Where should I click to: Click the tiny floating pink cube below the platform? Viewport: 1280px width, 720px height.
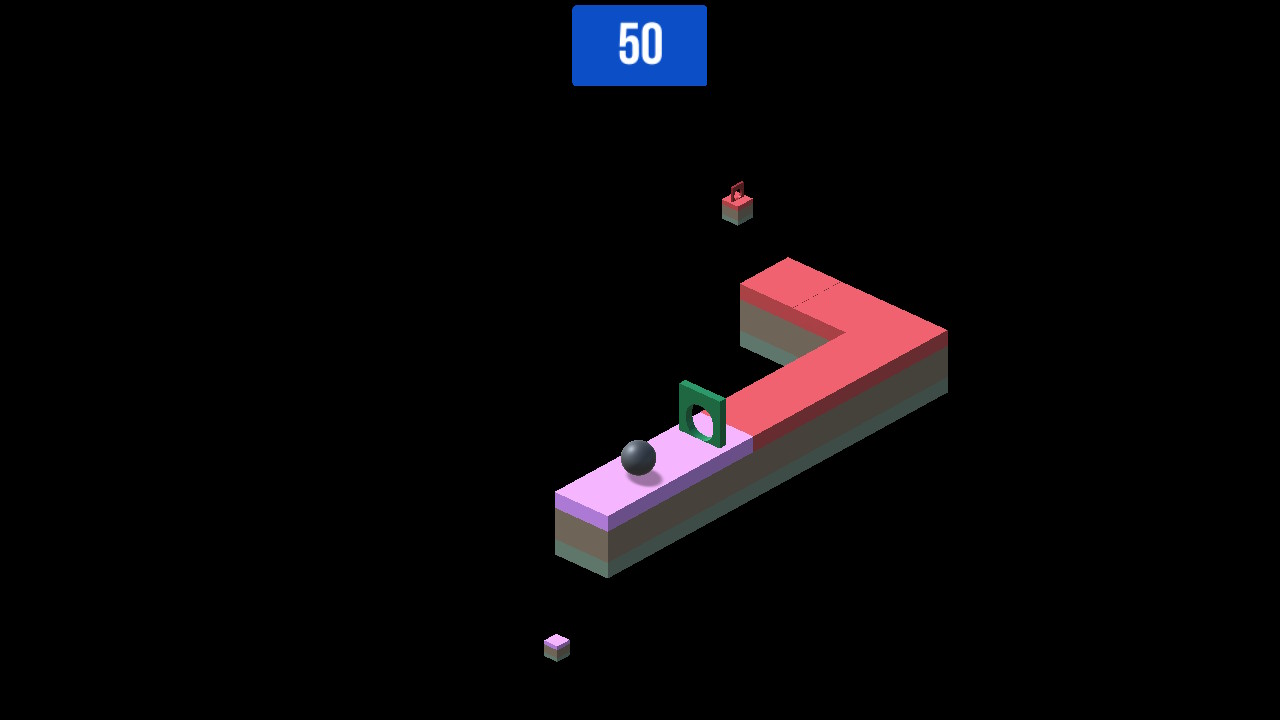point(556,645)
